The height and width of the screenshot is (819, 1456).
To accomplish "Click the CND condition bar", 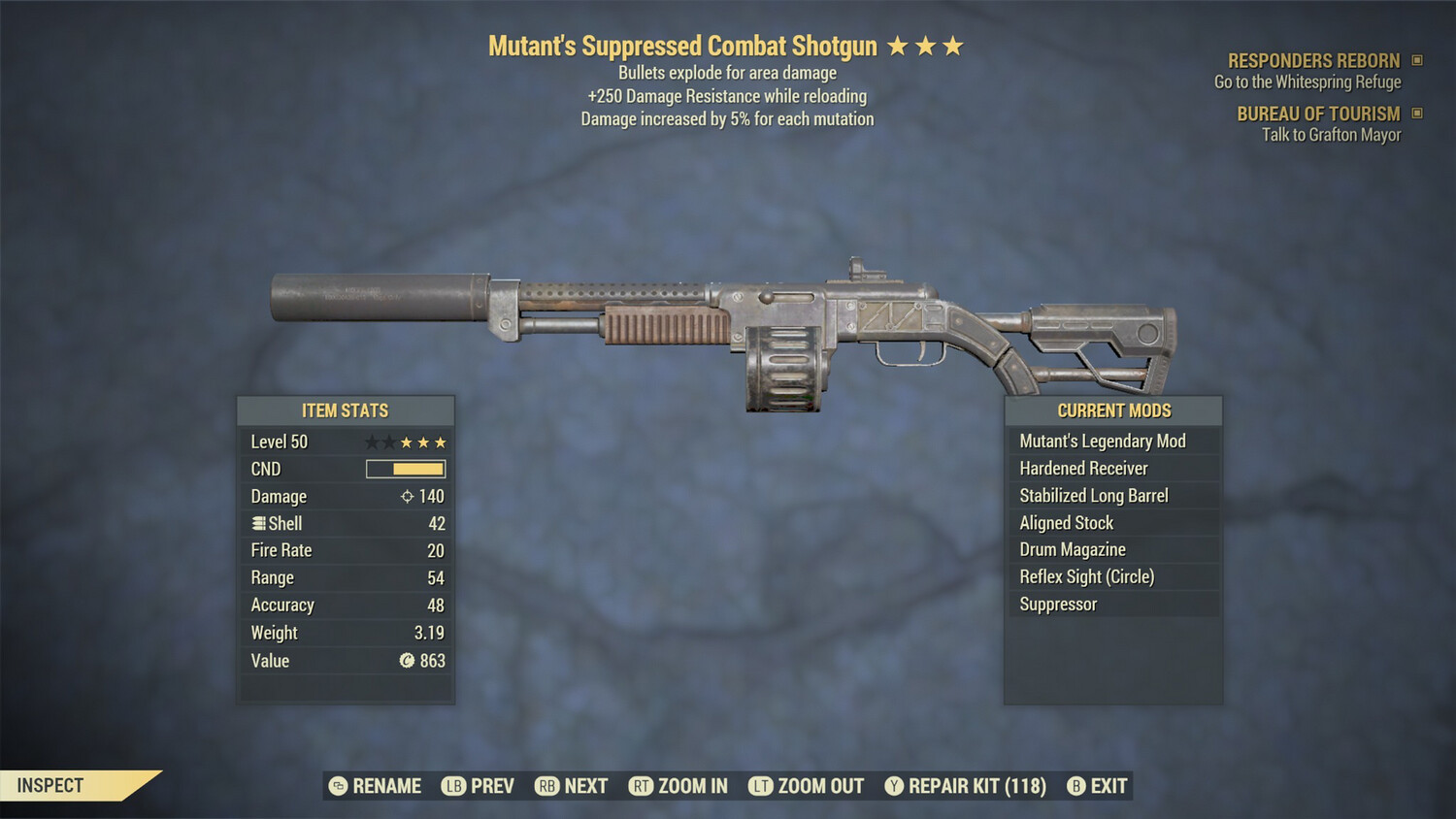I will 403,469.
